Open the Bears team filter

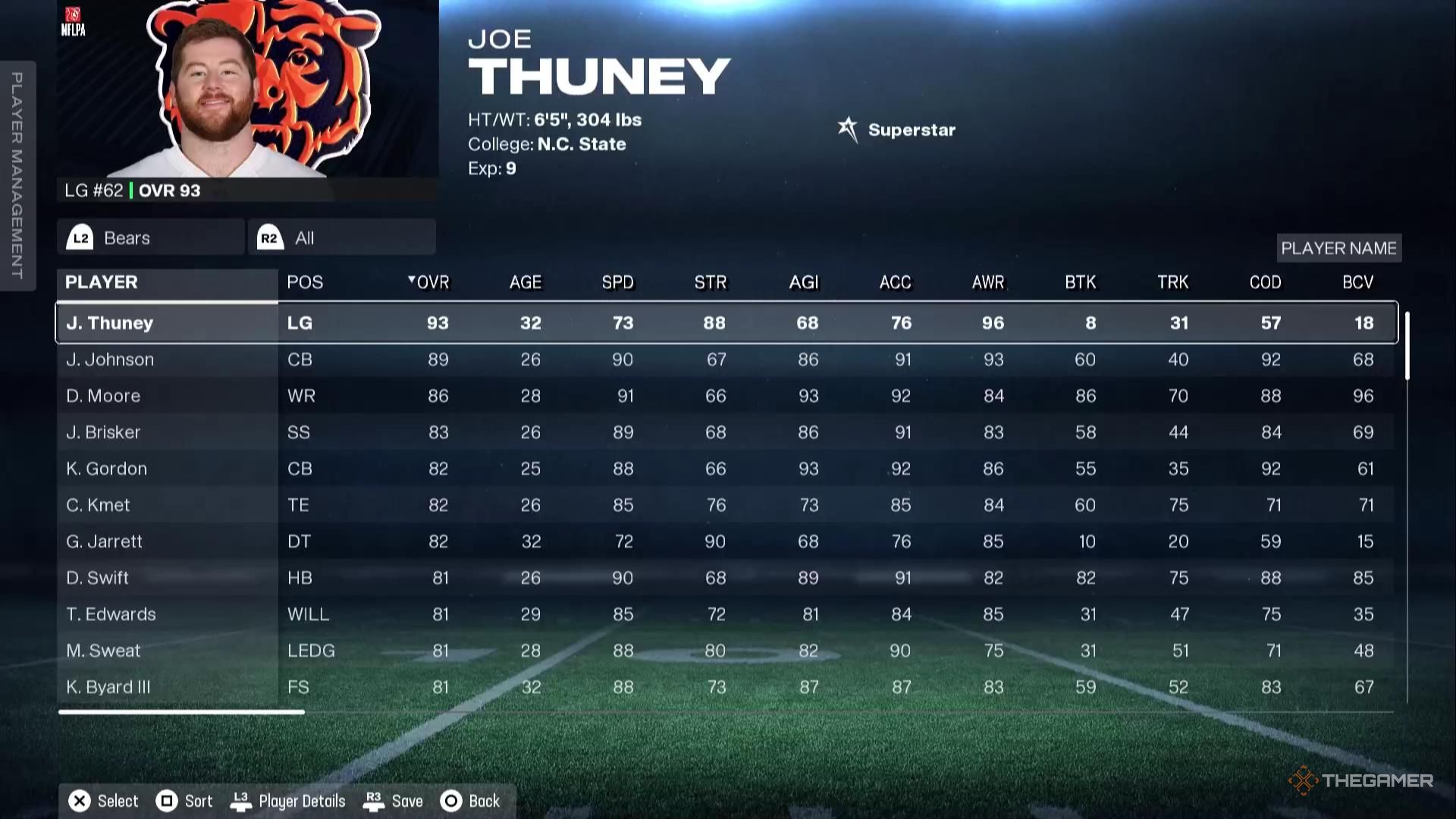(x=149, y=237)
